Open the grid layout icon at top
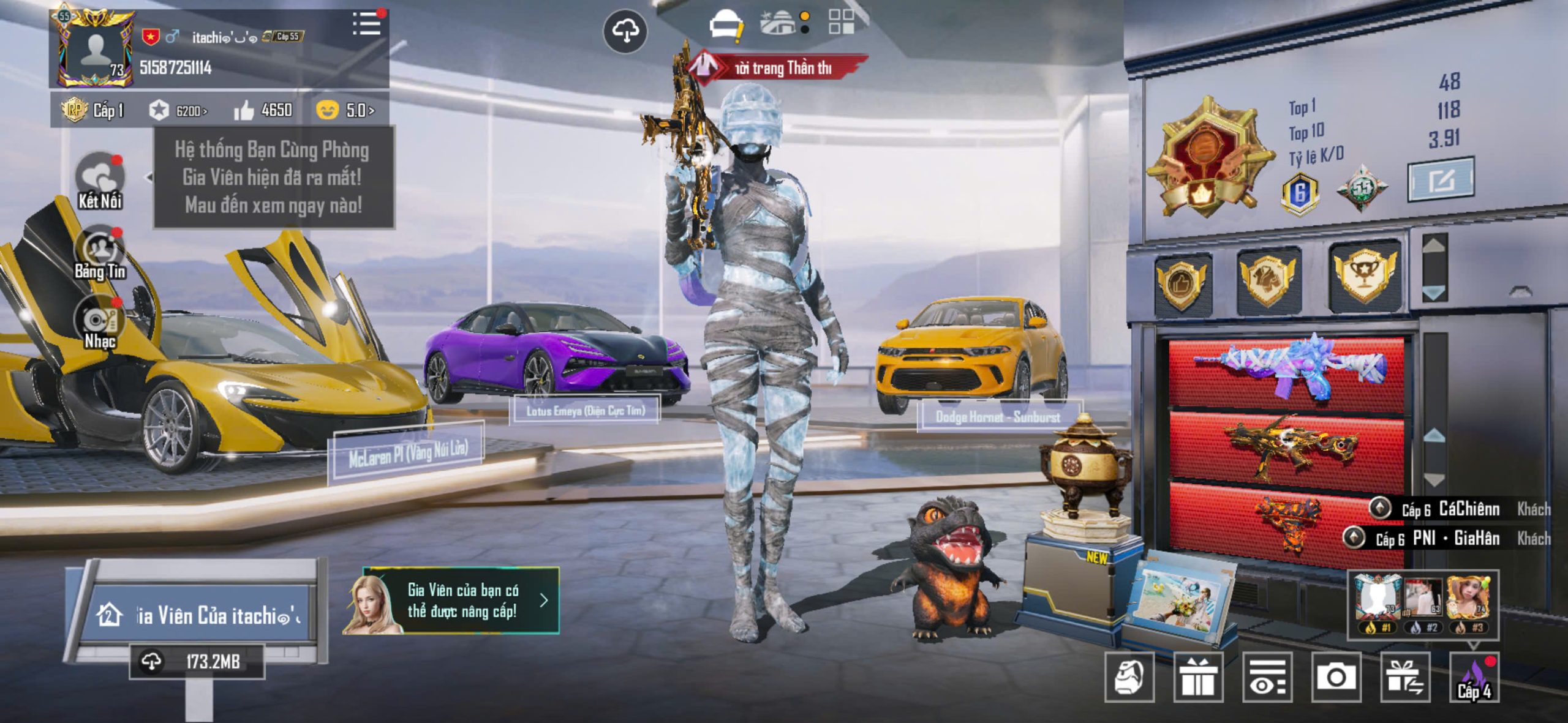This screenshot has height=723, width=1568. (x=841, y=21)
